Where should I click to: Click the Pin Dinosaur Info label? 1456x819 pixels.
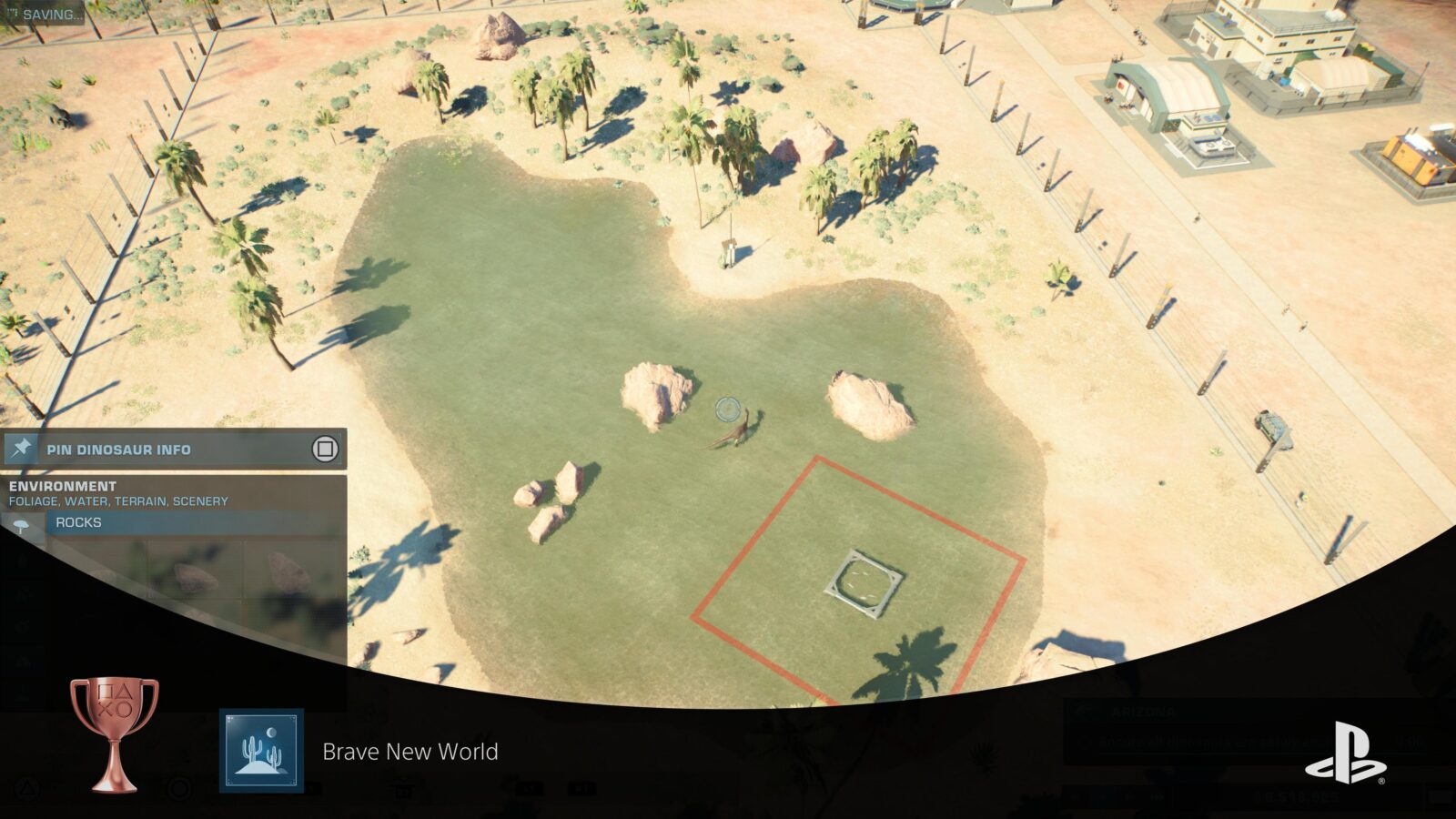118,449
